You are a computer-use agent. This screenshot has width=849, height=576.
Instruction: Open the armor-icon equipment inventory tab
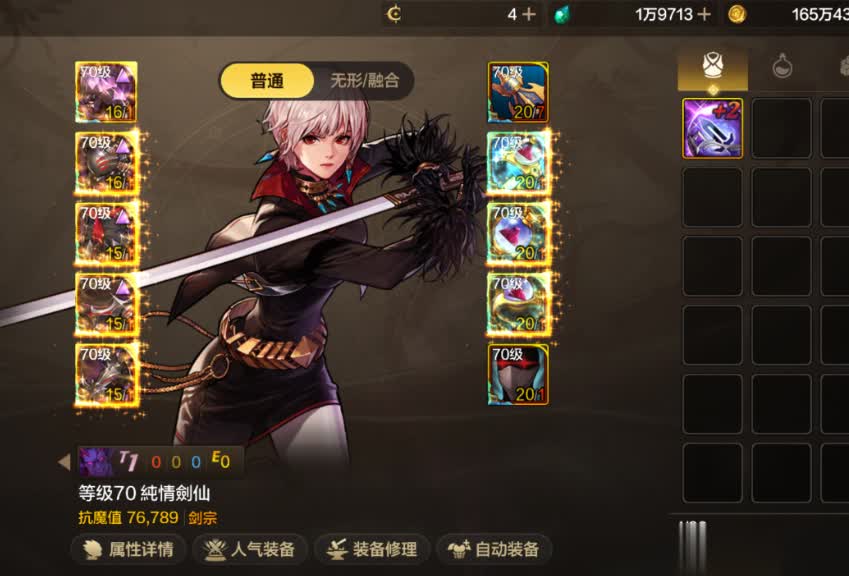tap(712, 67)
